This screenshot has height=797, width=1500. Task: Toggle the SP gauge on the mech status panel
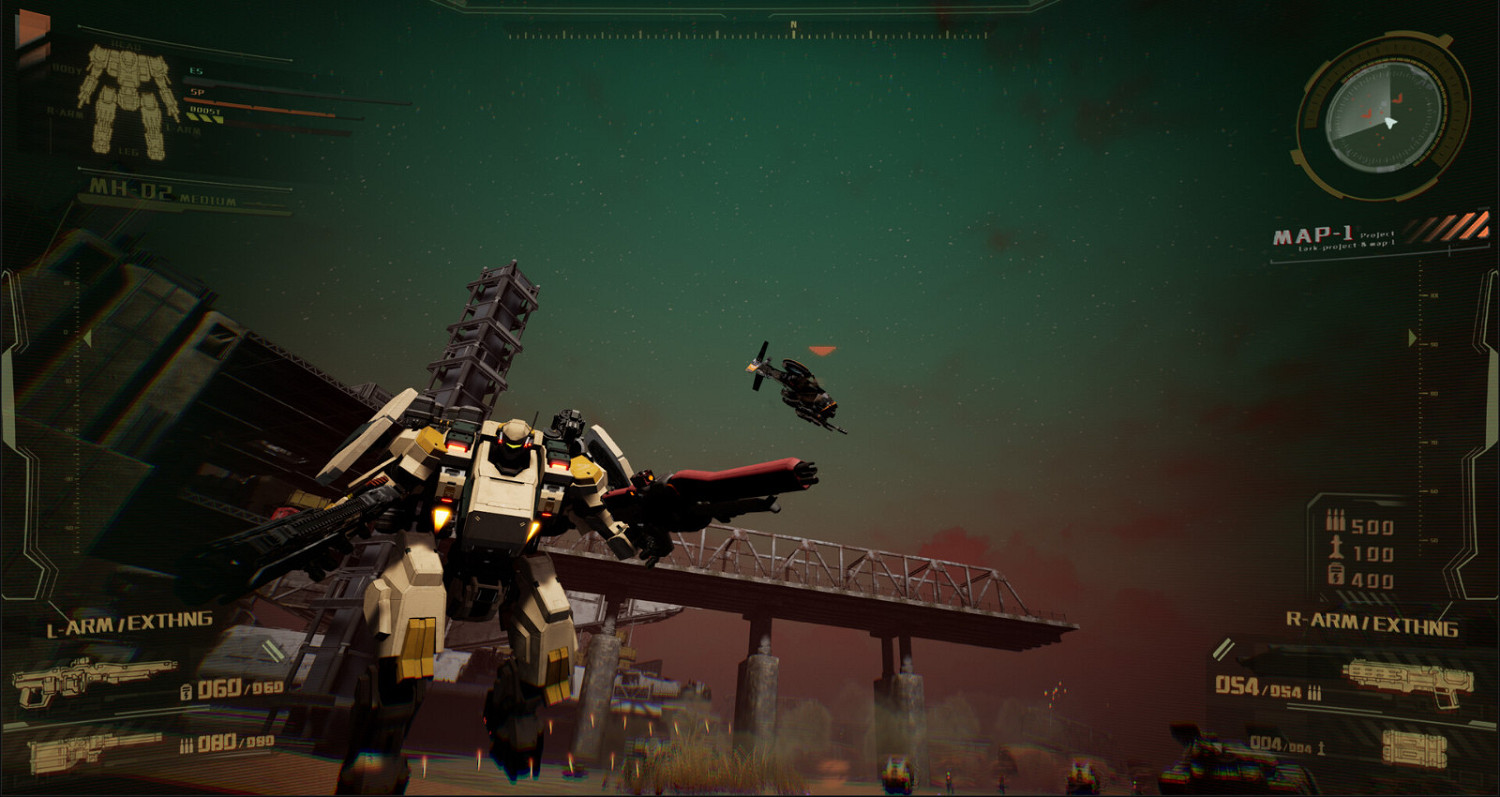pos(195,90)
